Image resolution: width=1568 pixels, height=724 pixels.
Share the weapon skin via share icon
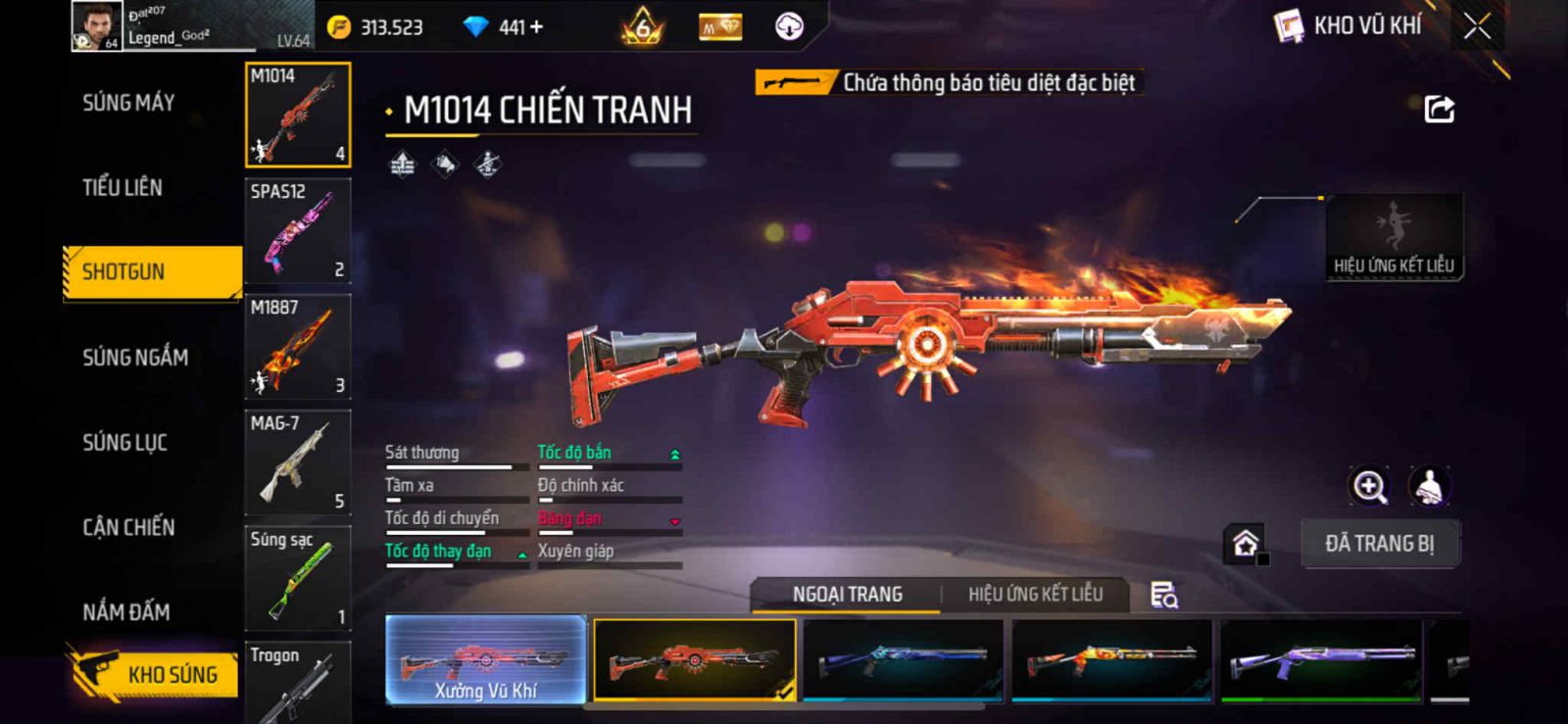1439,109
